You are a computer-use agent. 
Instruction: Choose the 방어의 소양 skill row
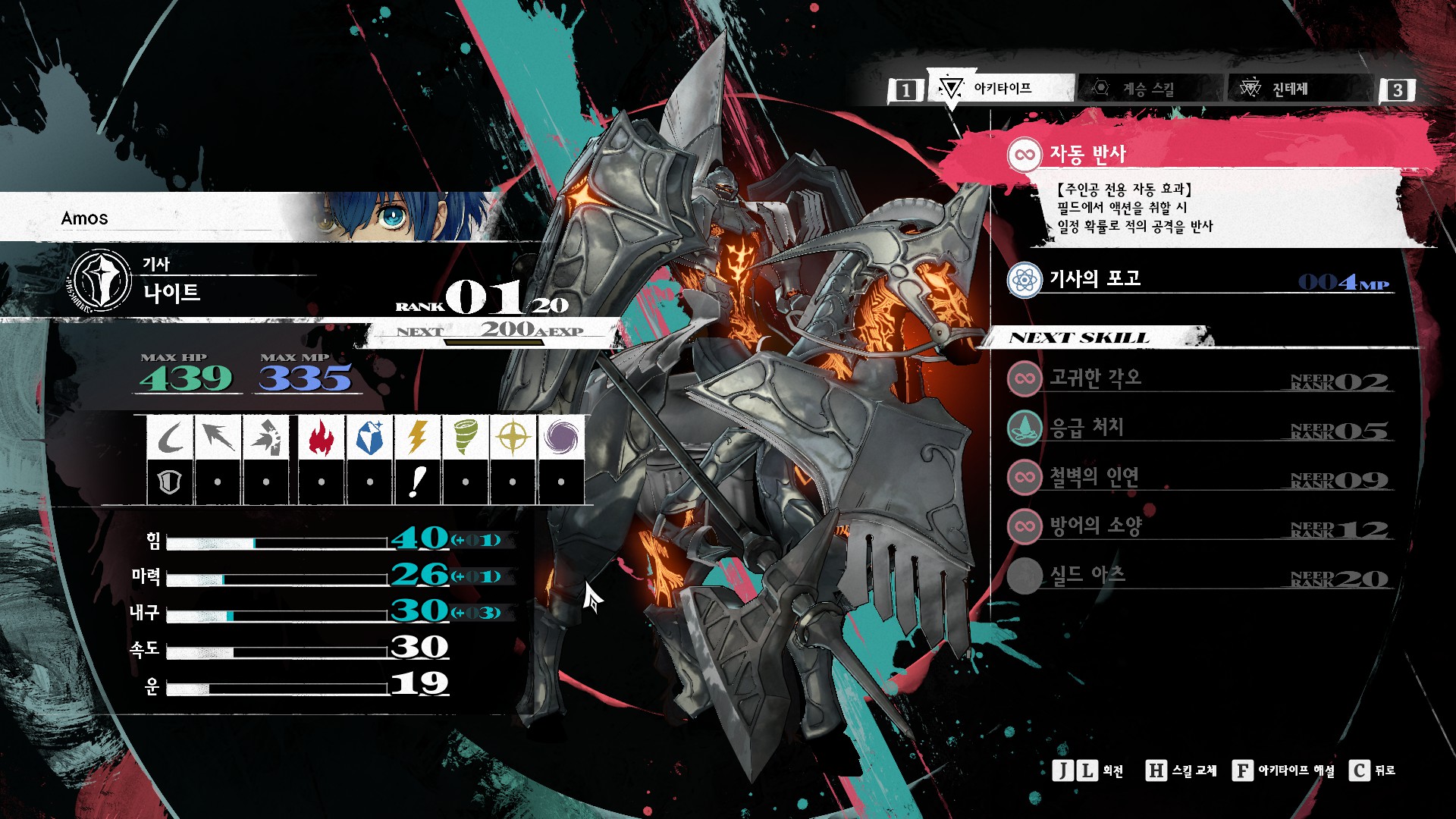click(x=1095, y=526)
